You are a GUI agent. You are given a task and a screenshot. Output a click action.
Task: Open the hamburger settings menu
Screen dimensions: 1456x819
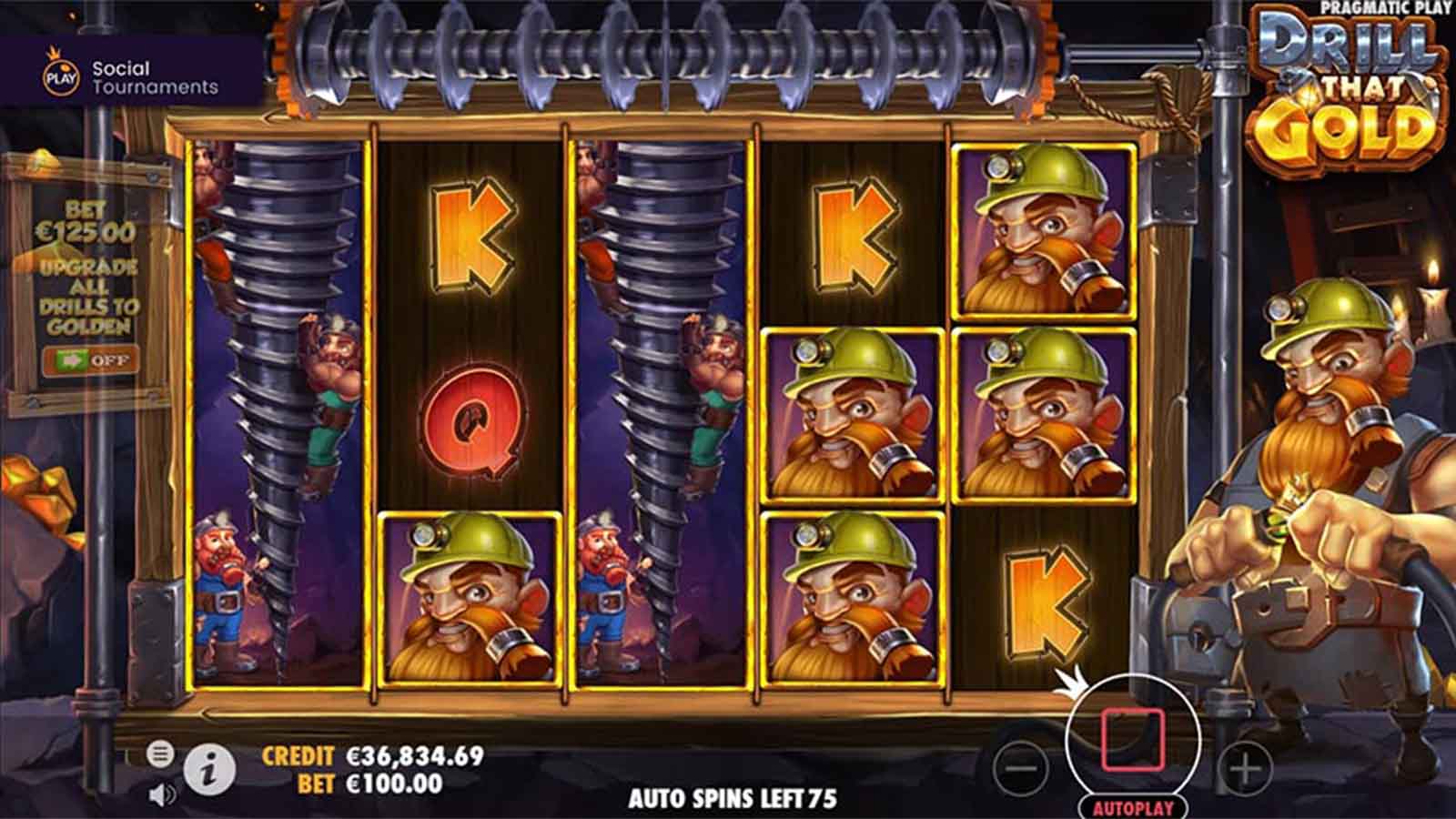[160, 753]
